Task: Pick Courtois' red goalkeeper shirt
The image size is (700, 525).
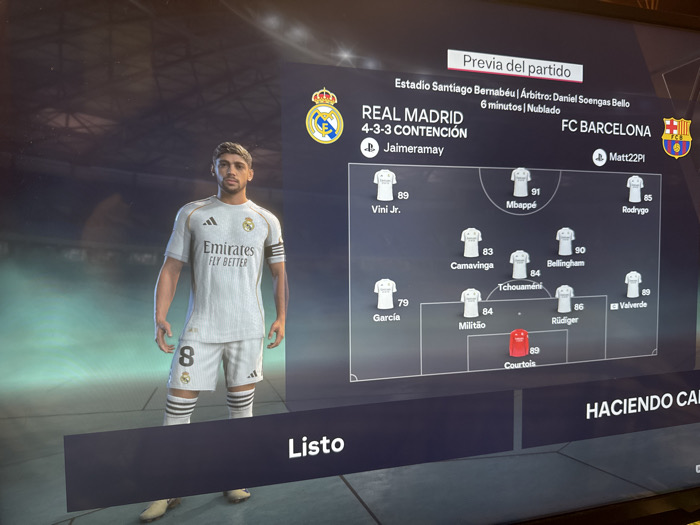Action: pos(519,343)
